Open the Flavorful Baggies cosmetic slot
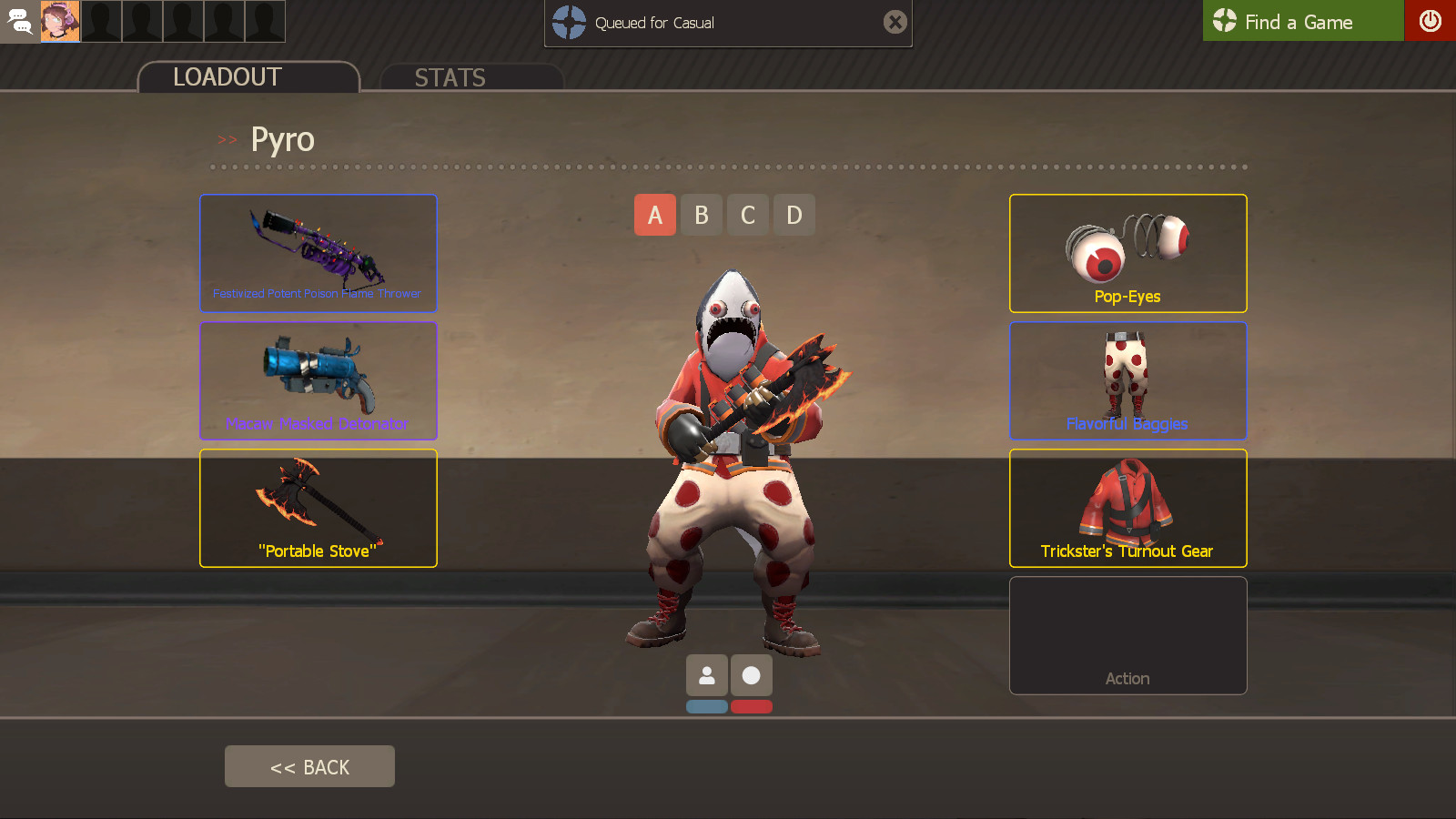Image resolution: width=1456 pixels, height=819 pixels. (x=1127, y=380)
